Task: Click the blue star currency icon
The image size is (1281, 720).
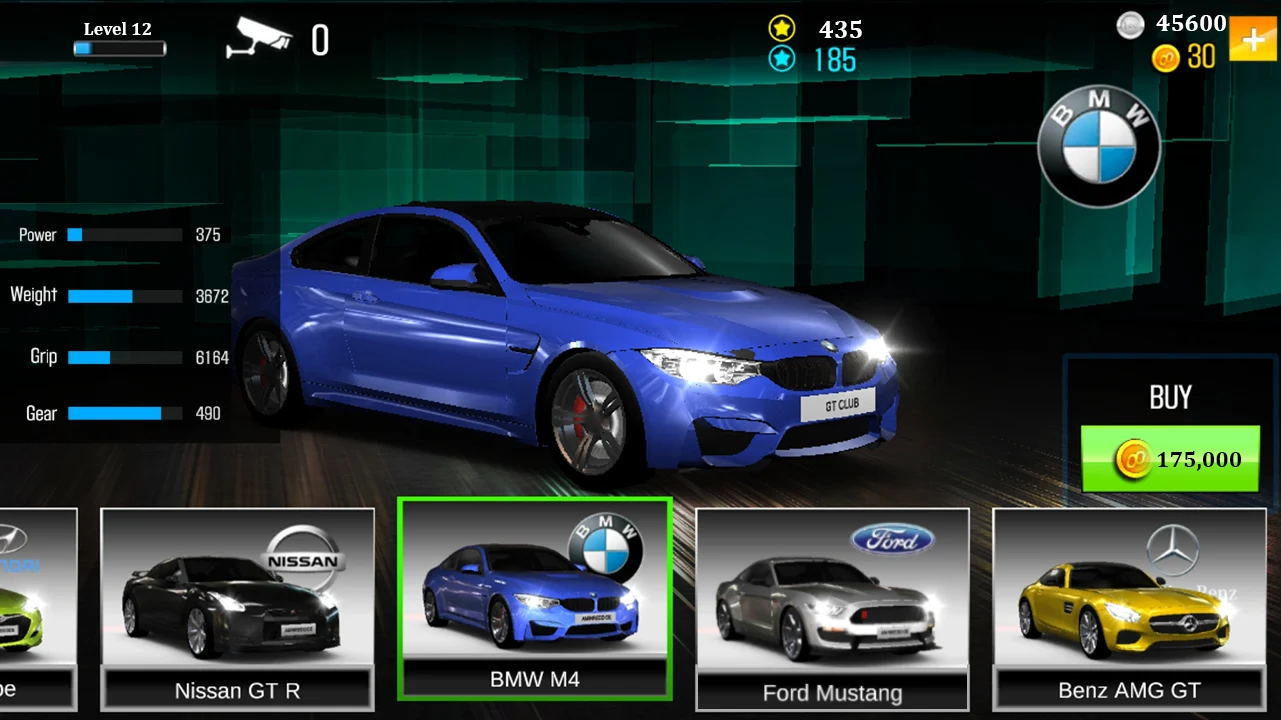Action: pyautogui.click(x=783, y=58)
